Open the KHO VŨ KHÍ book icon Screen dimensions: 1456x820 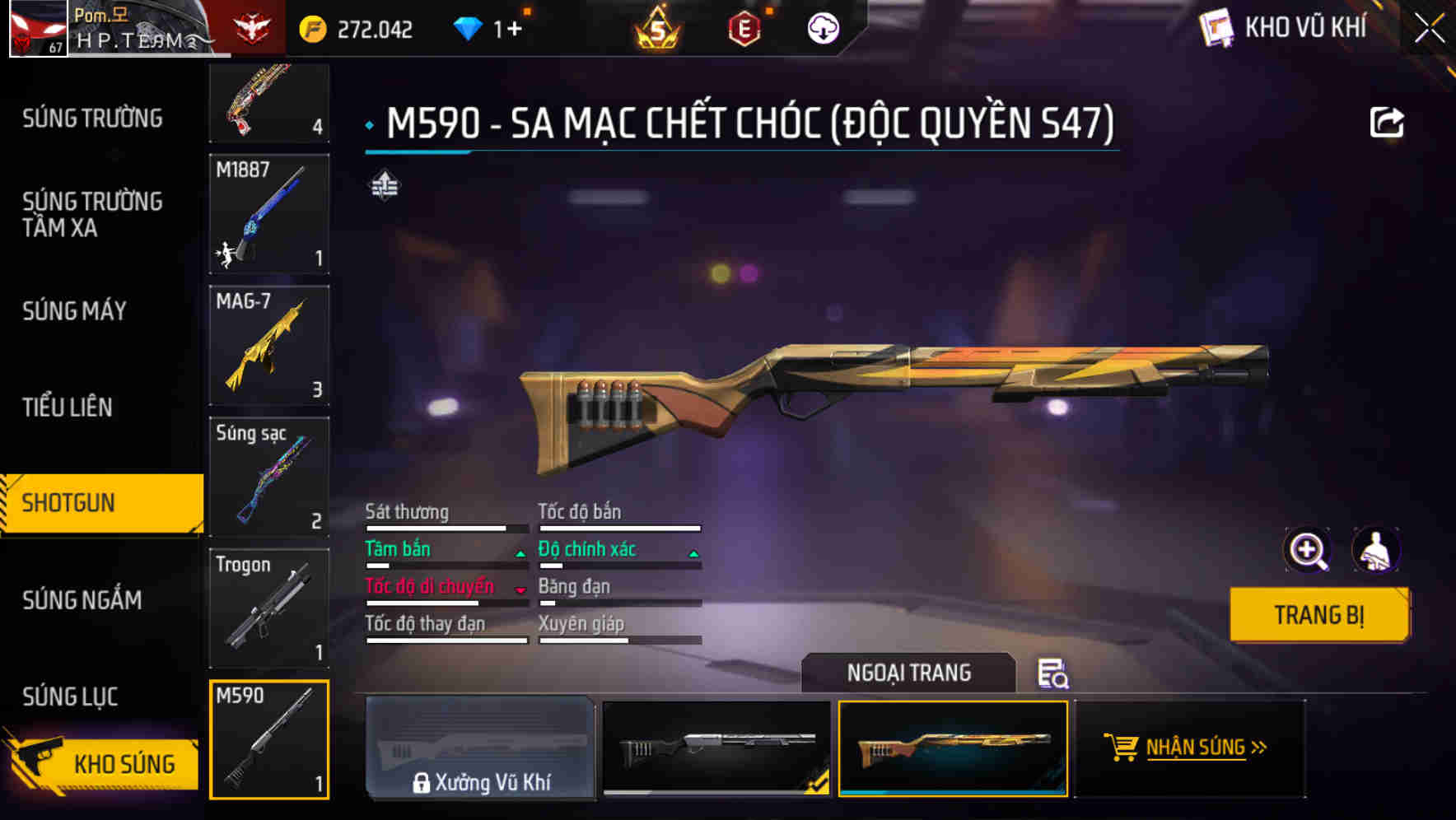pyautogui.click(x=1216, y=27)
